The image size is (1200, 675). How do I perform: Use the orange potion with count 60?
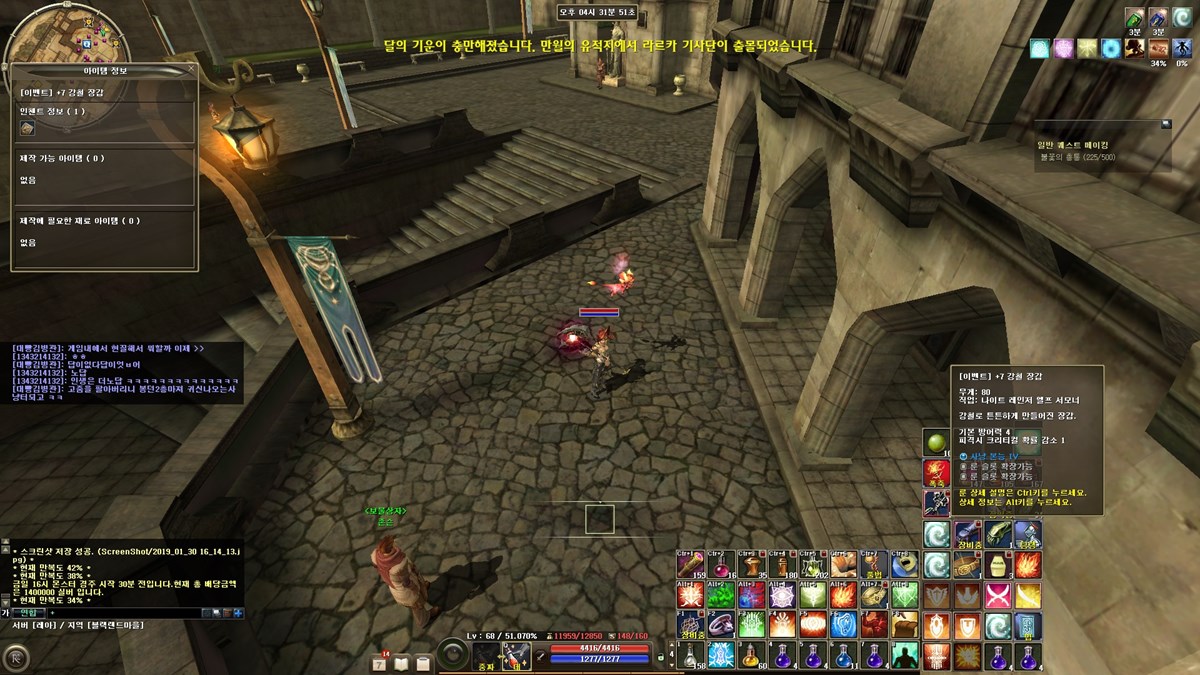click(752, 656)
